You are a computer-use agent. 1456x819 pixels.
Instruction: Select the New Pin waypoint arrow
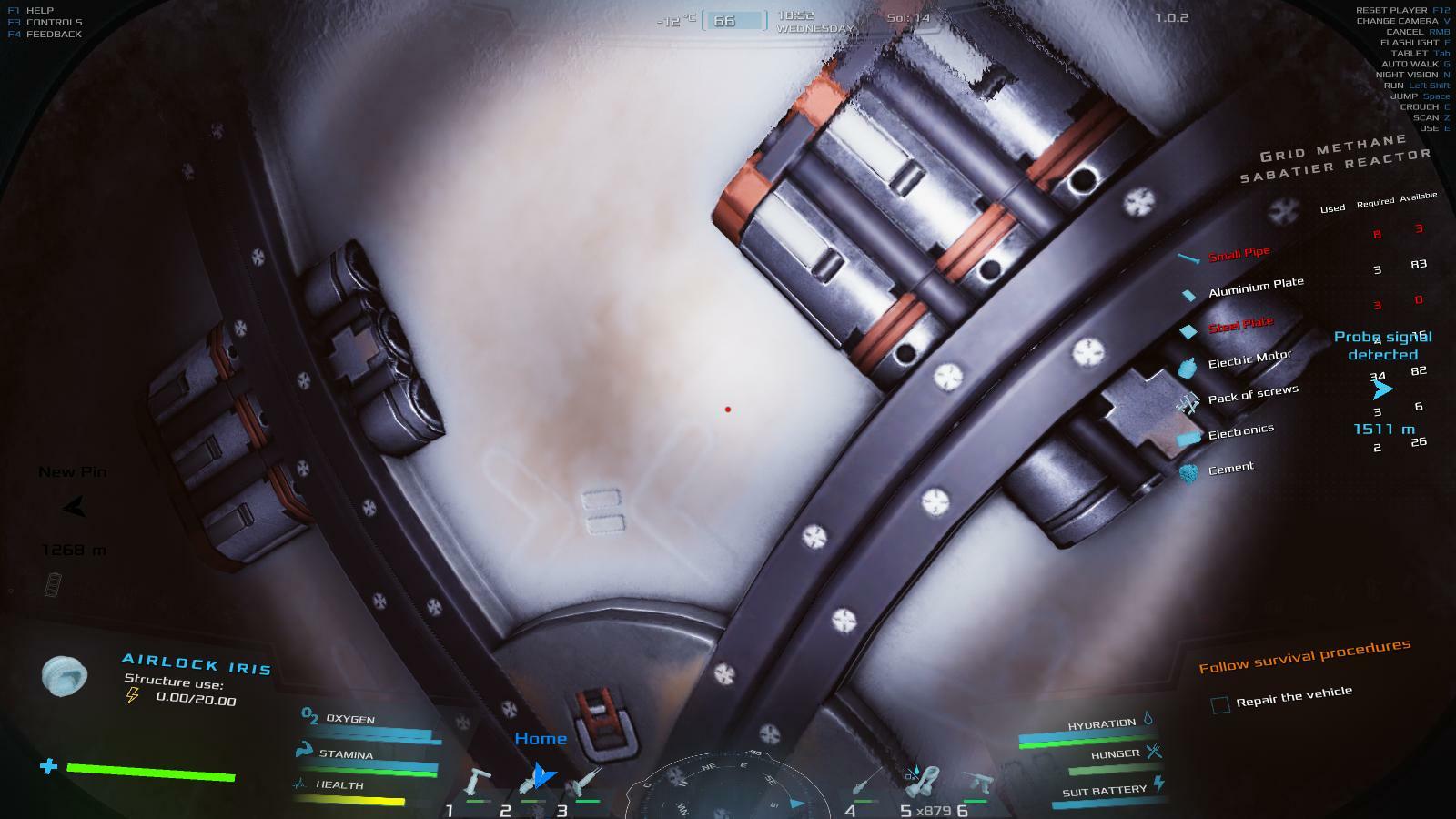(74, 507)
